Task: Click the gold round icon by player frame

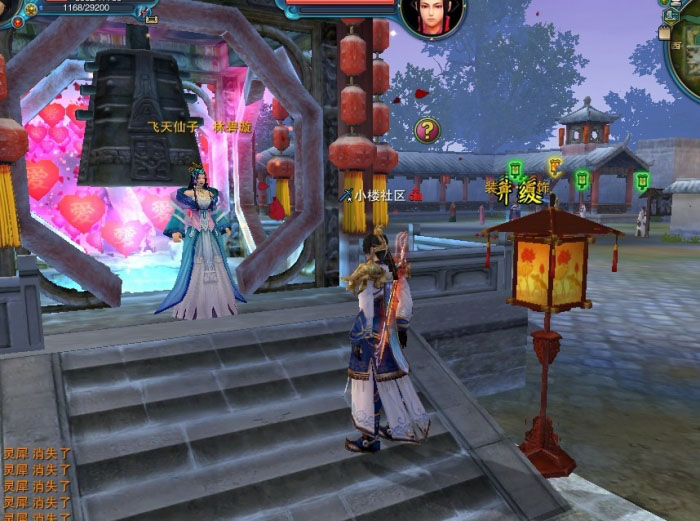Action: coord(31,10)
